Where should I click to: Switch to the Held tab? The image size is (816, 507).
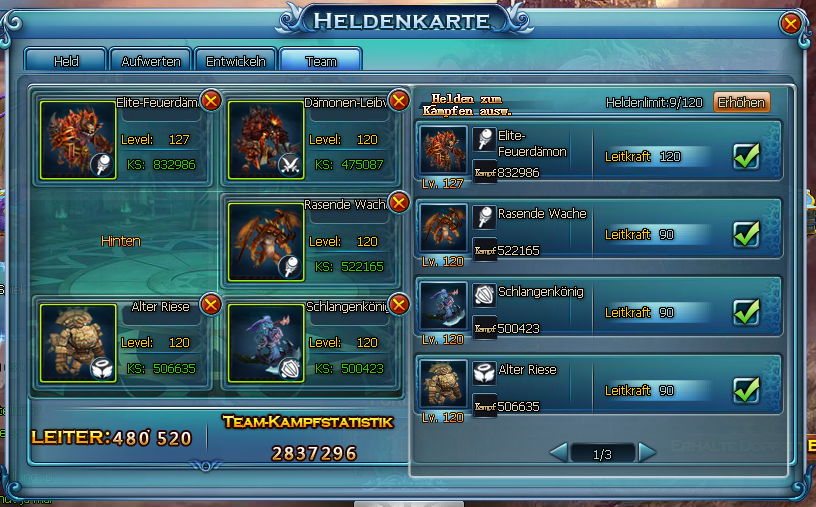tap(65, 61)
